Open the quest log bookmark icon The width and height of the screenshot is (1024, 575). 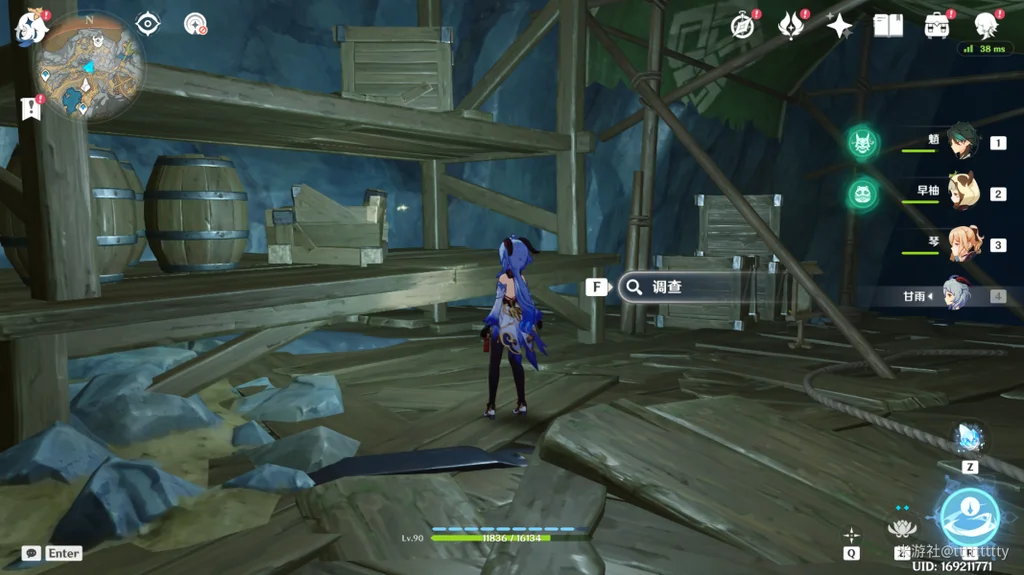tap(29, 108)
